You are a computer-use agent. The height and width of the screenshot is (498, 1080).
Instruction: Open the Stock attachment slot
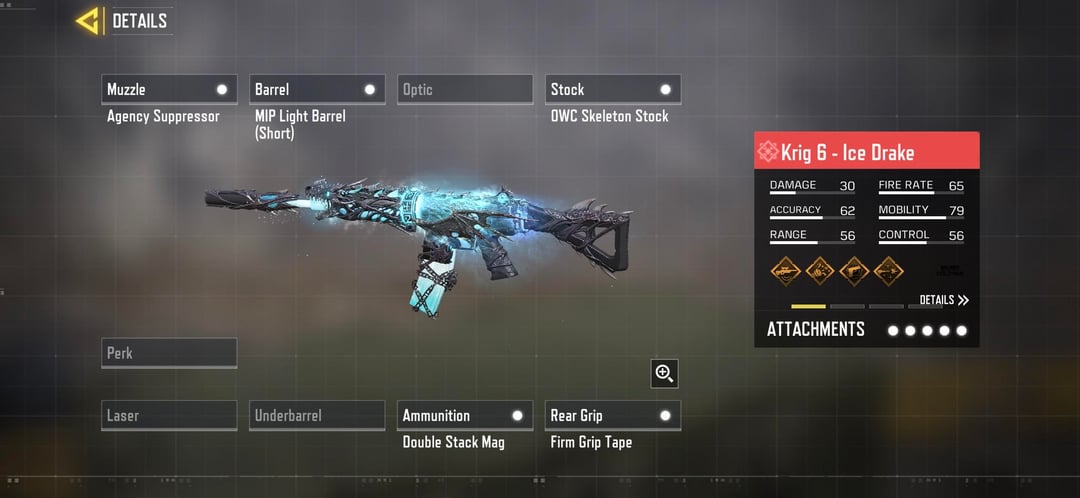(x=613, y=89)
